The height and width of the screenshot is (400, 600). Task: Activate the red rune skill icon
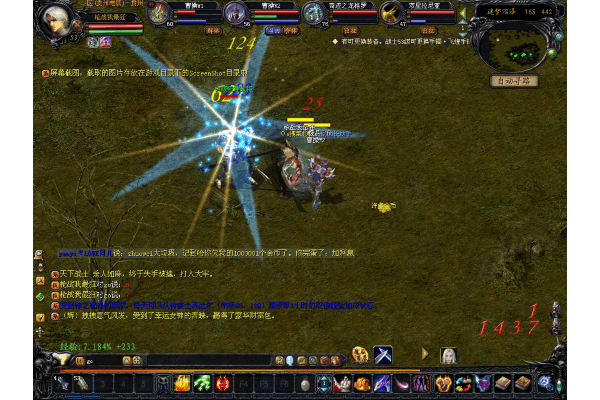pyautogui.click(x=222, y=383)
